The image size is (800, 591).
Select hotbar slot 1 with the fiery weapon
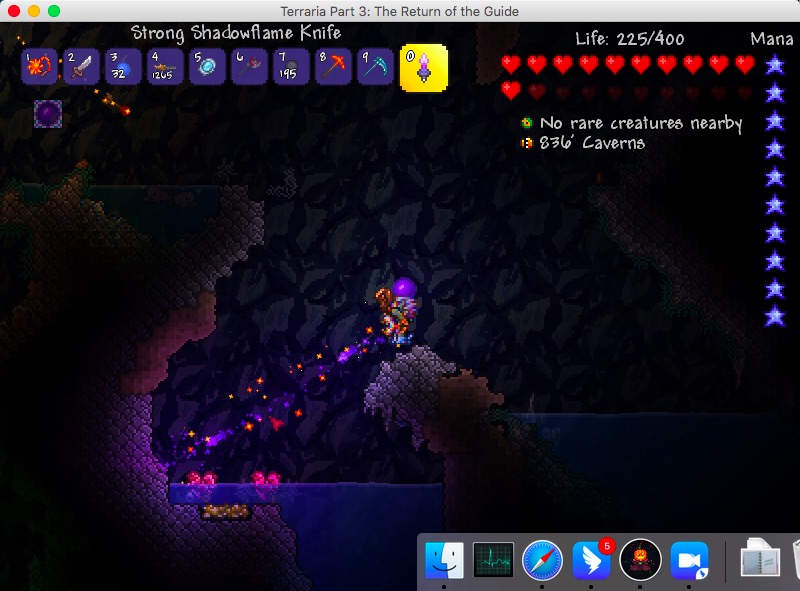click(x=39, y=67)
